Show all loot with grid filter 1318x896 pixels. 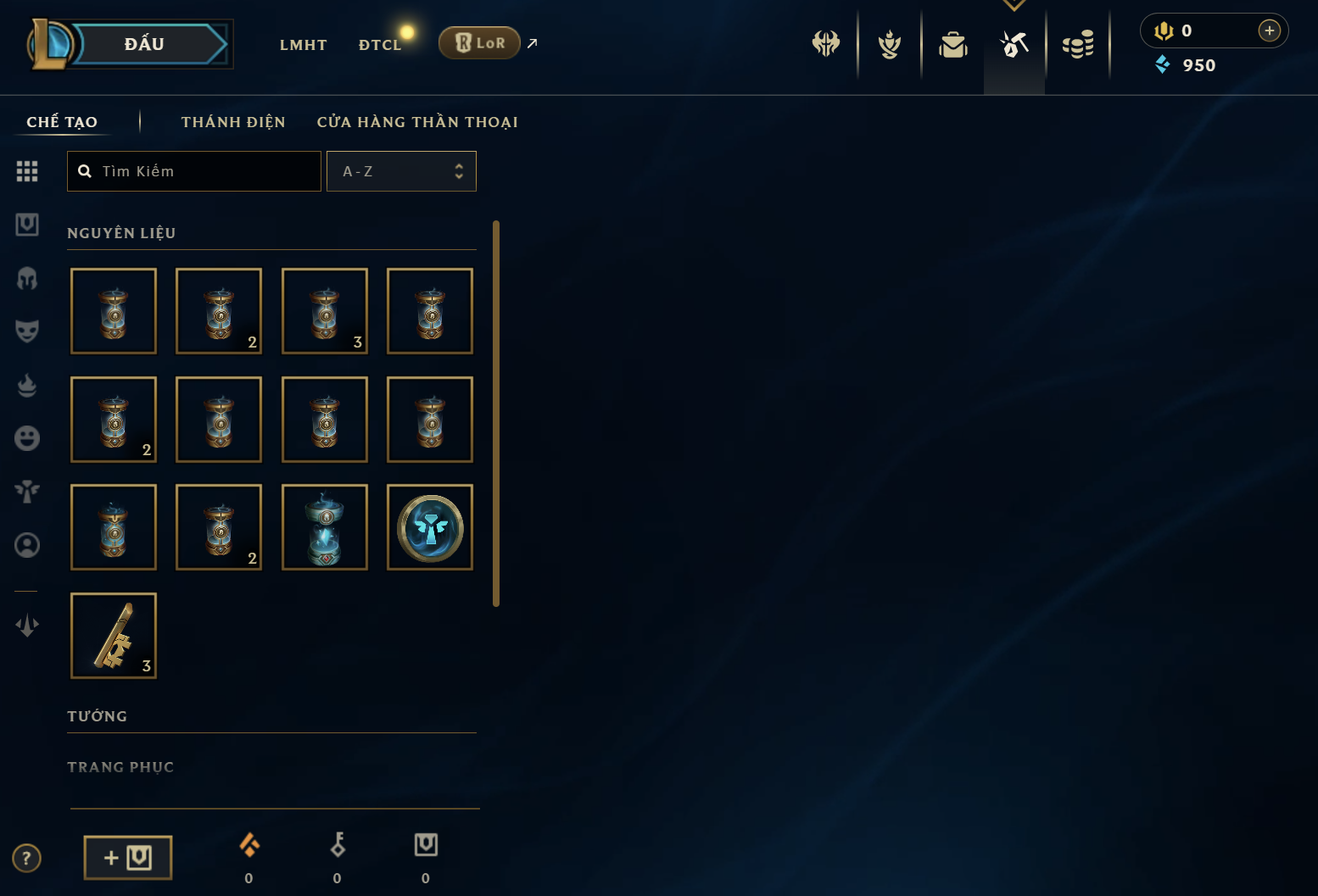(27, 171)
